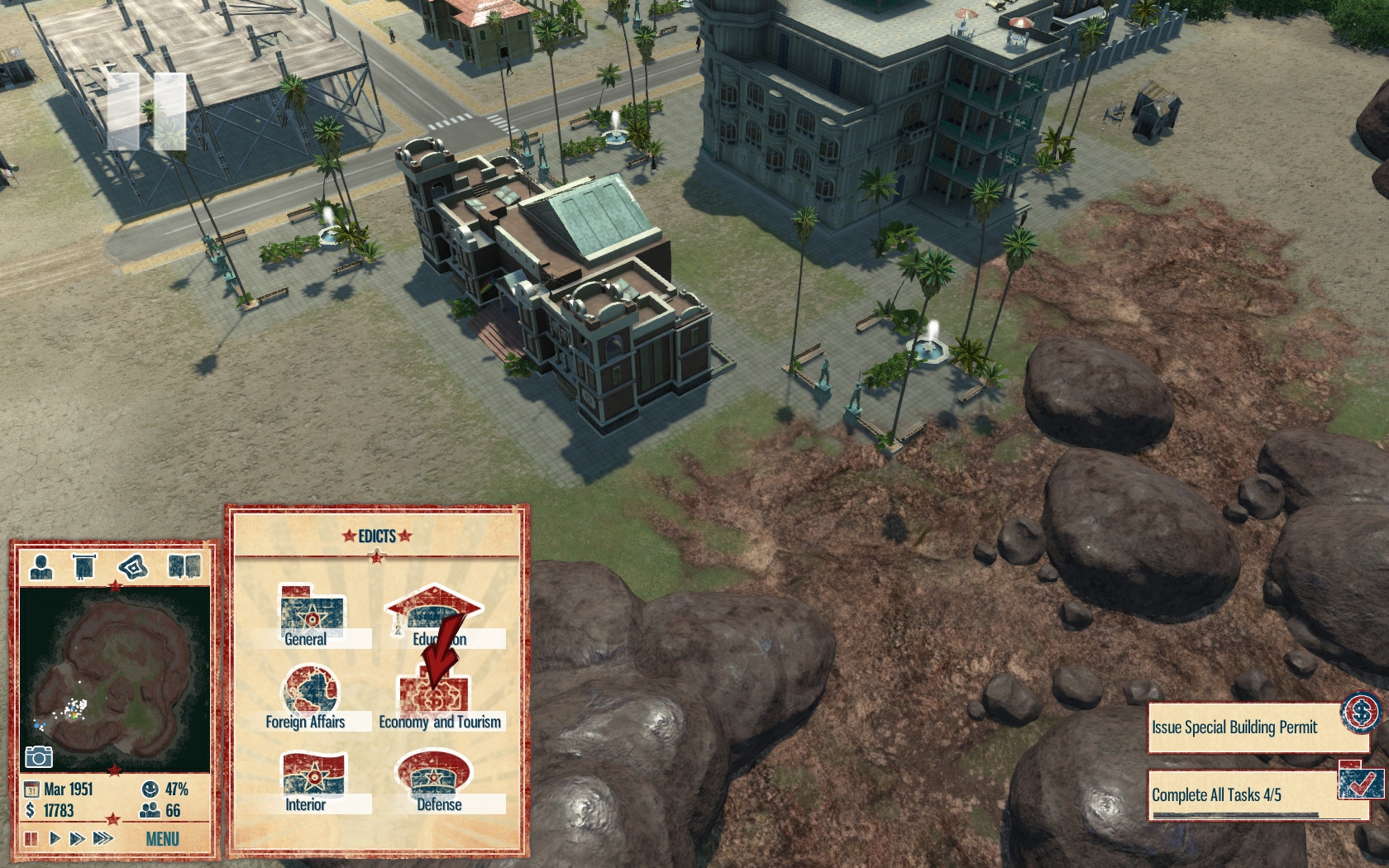Open the game MENU

pyautogui.click(x=162, y=839)
